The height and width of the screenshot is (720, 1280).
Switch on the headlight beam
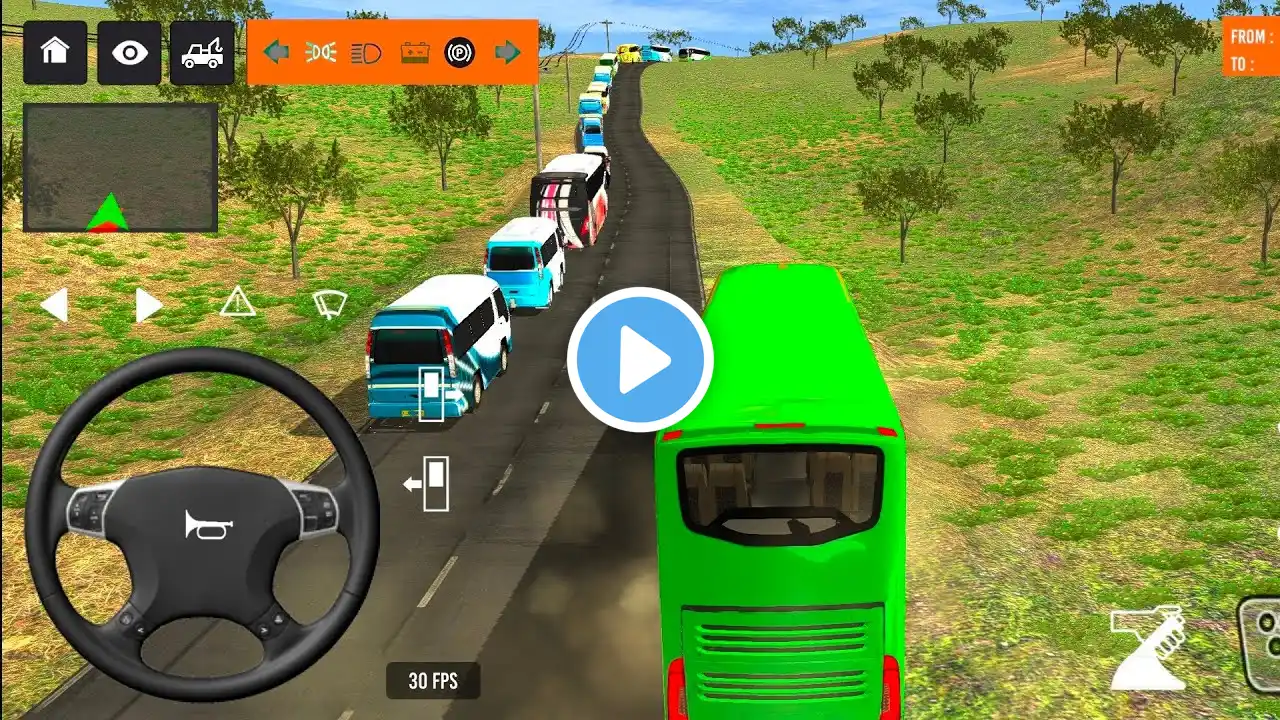(x=367, y=52)
